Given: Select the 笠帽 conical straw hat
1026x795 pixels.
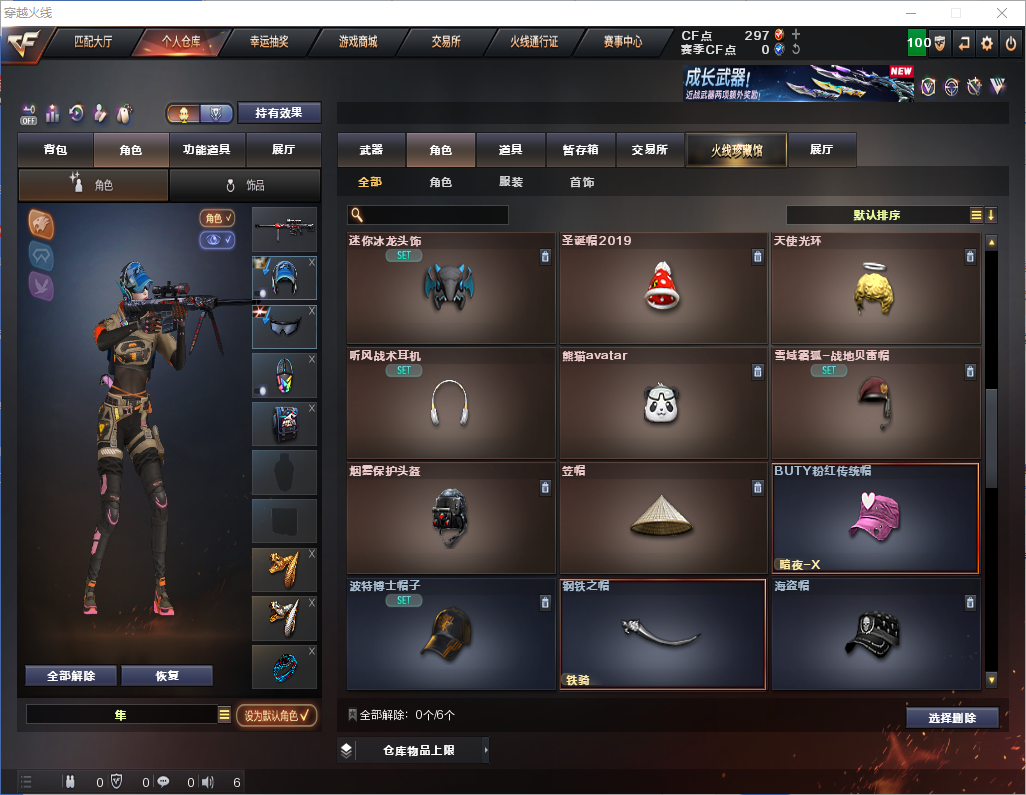Looking at the screenshot, I should (663, 517).
